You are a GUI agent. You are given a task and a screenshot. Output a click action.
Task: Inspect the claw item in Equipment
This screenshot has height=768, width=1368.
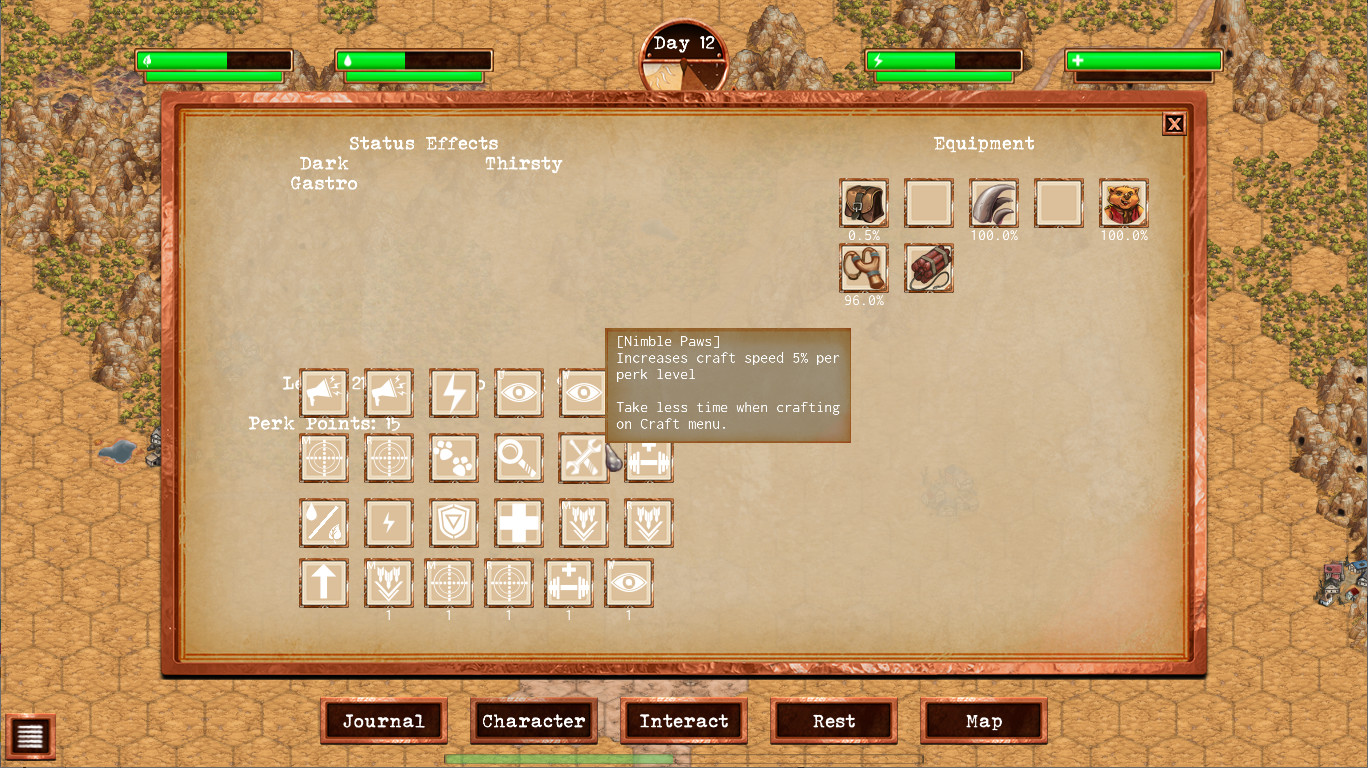coord(993,203)
